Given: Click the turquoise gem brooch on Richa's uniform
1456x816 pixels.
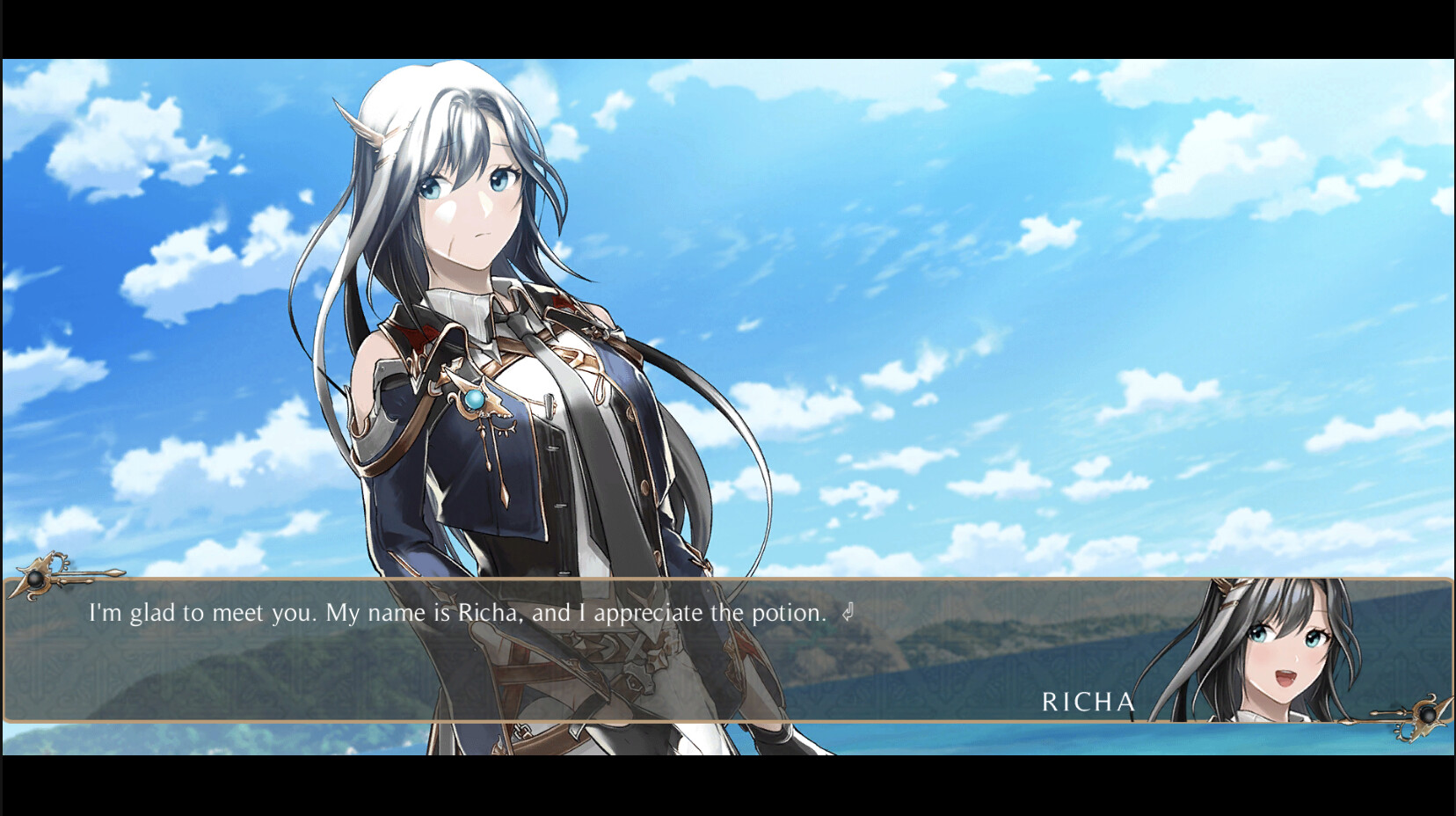Looking at the screenshot, I should click(x=473, y=402).
